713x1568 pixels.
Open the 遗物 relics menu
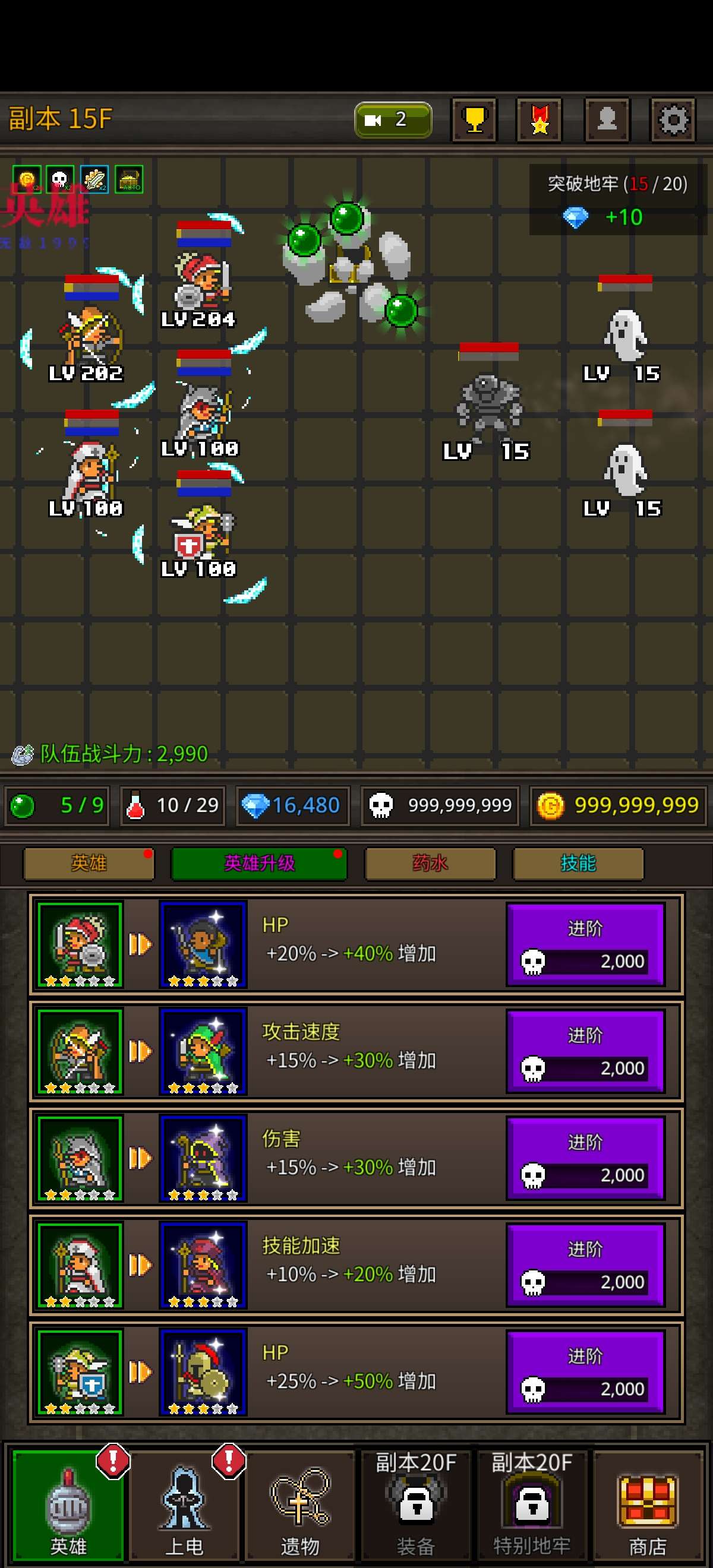(299, 1505)
